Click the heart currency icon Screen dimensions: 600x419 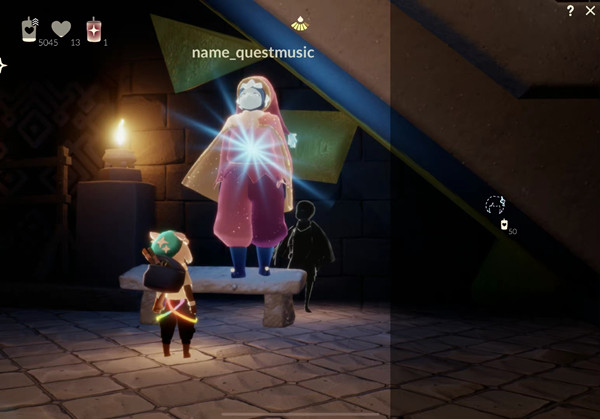tap(61, 29)
